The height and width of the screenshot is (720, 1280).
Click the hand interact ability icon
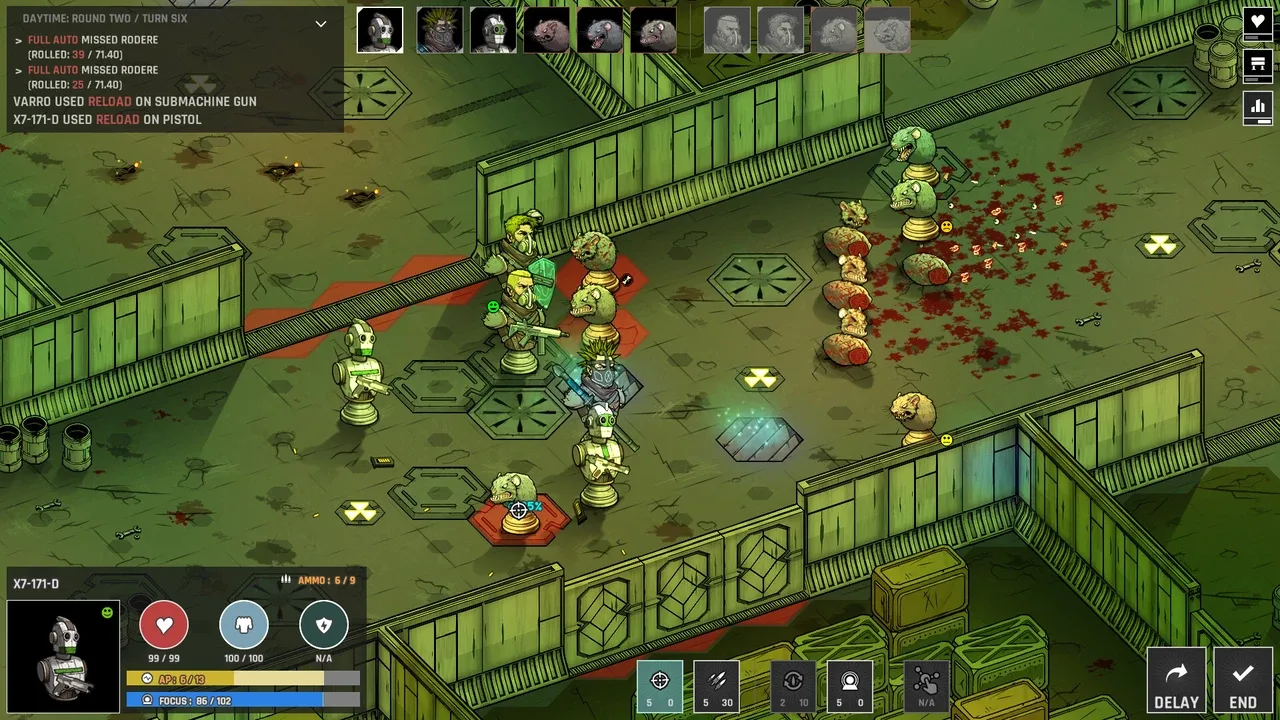click(x=926, y=686)
